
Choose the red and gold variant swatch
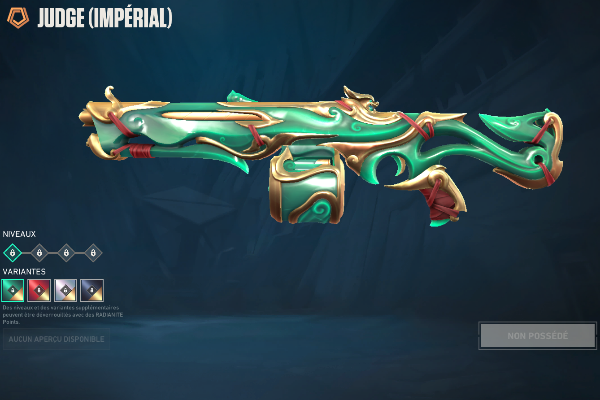(x=39, y=290)
